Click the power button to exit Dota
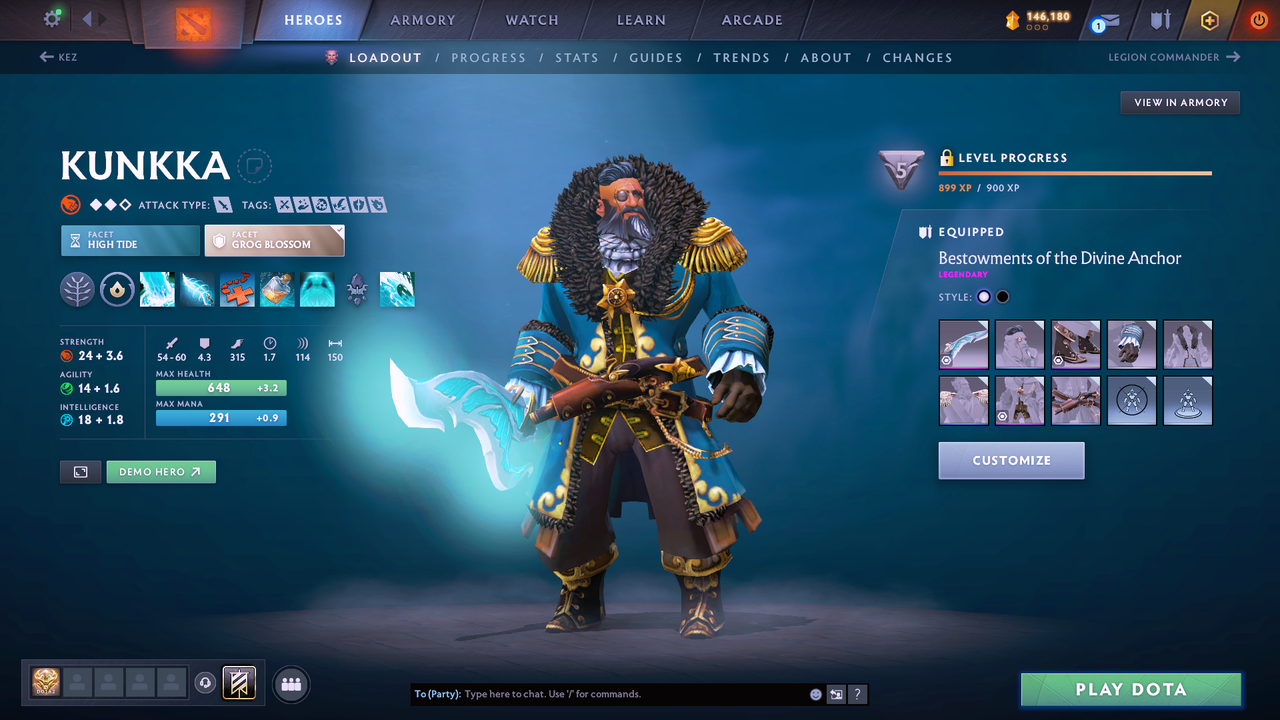The height and width of the screenshot is (720, 1280). coord(1258,19)
